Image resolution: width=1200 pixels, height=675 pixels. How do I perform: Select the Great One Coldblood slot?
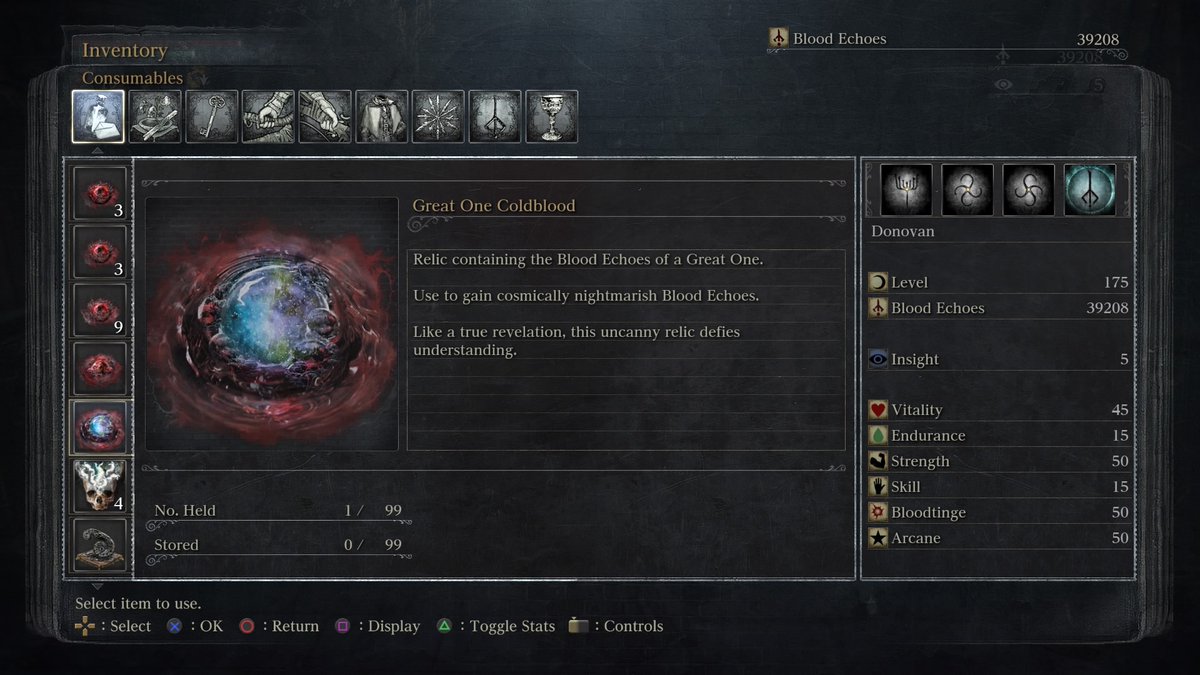tap(100, 428)
